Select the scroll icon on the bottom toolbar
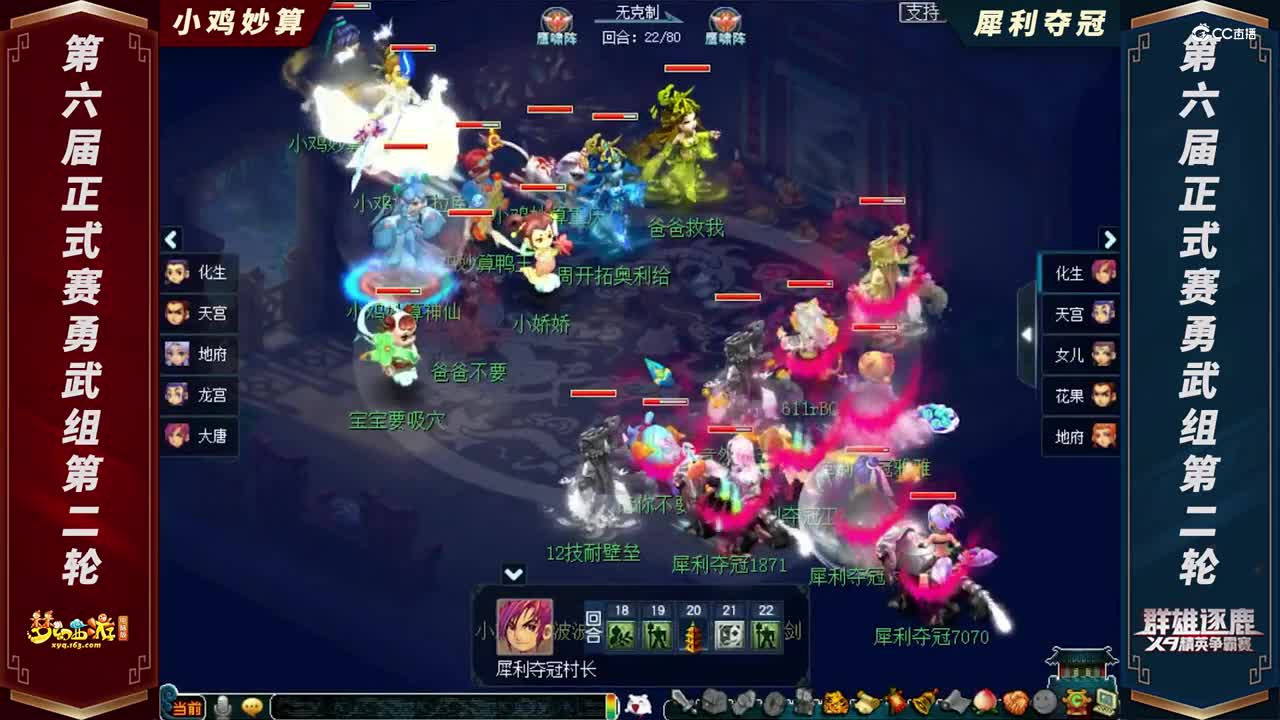This screenshot has width=1280, height=720. click(866, 703)
